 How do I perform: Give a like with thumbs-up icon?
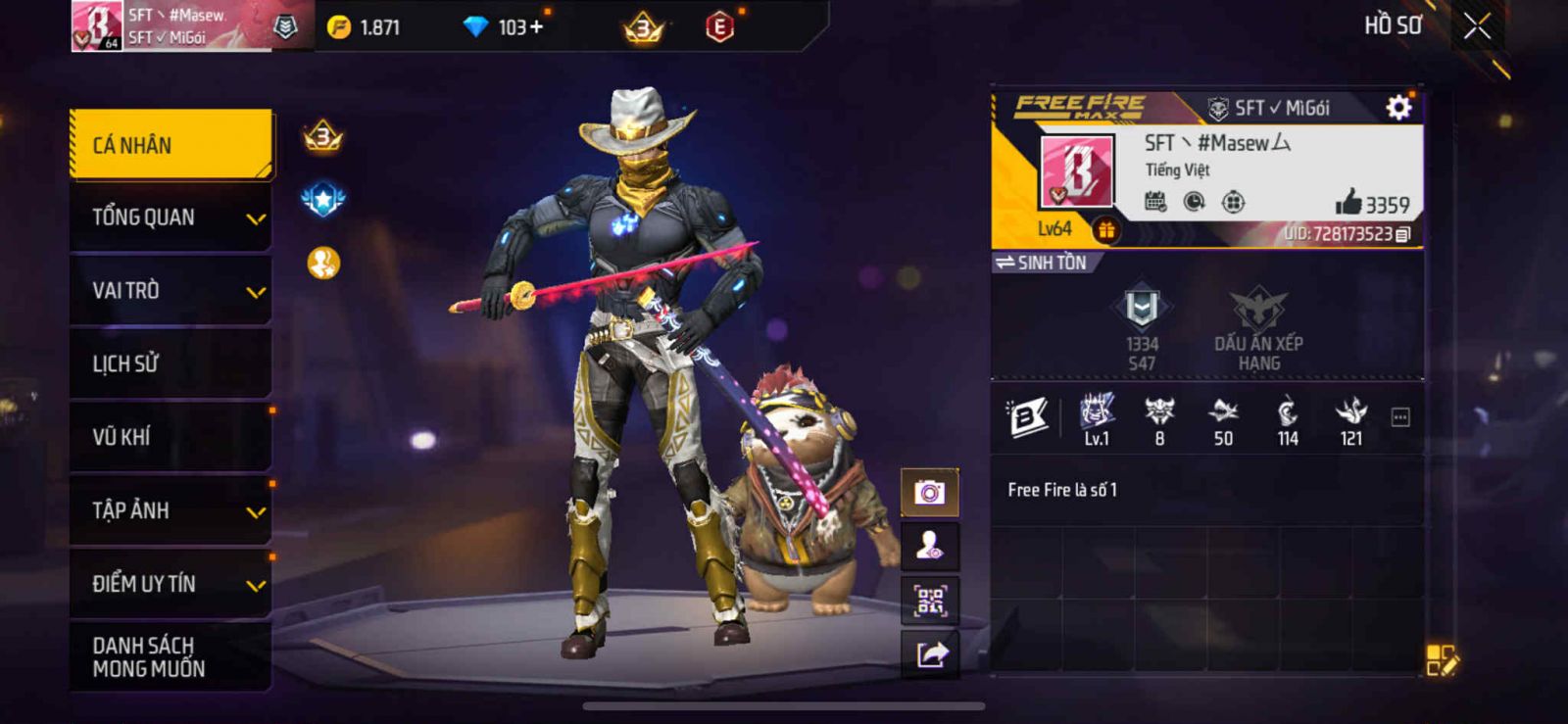tap(1348, 203)
